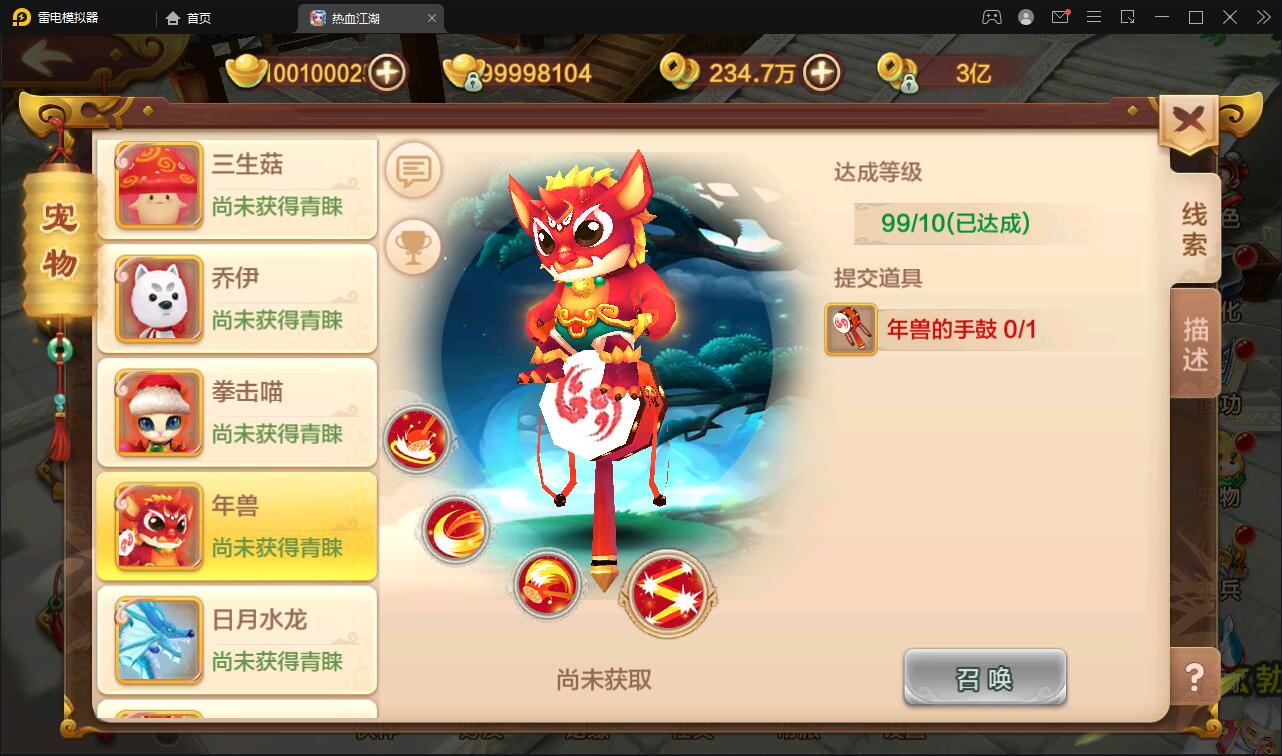Viewport: 1282px width, 756px height.
Task: Click the 召唤 summon button
Action: (984, 677)
